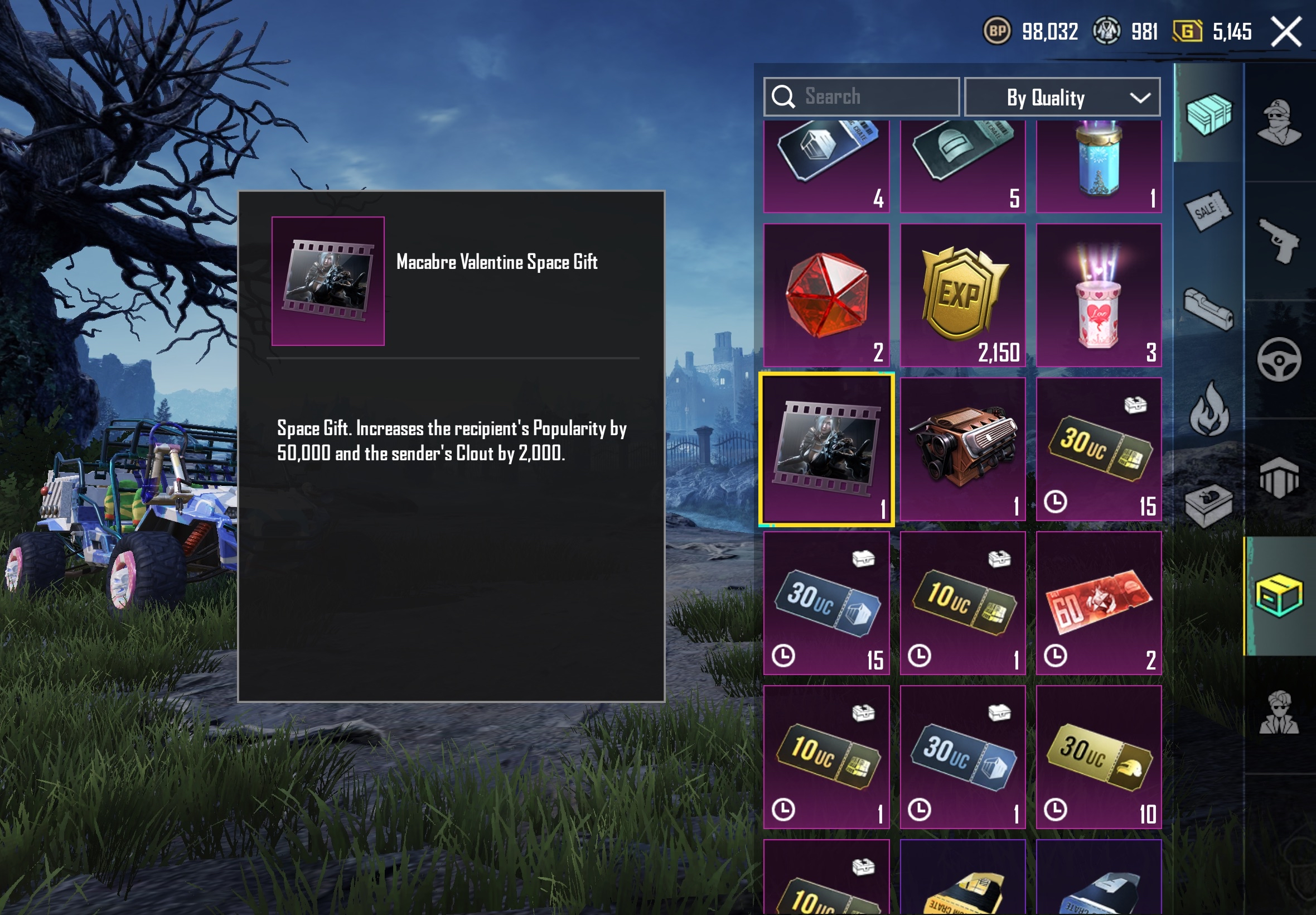Viewport: 1316px width, 915px height.
Task: Open the By Quality sort dropdown
Action: (x=1062, y=97)
